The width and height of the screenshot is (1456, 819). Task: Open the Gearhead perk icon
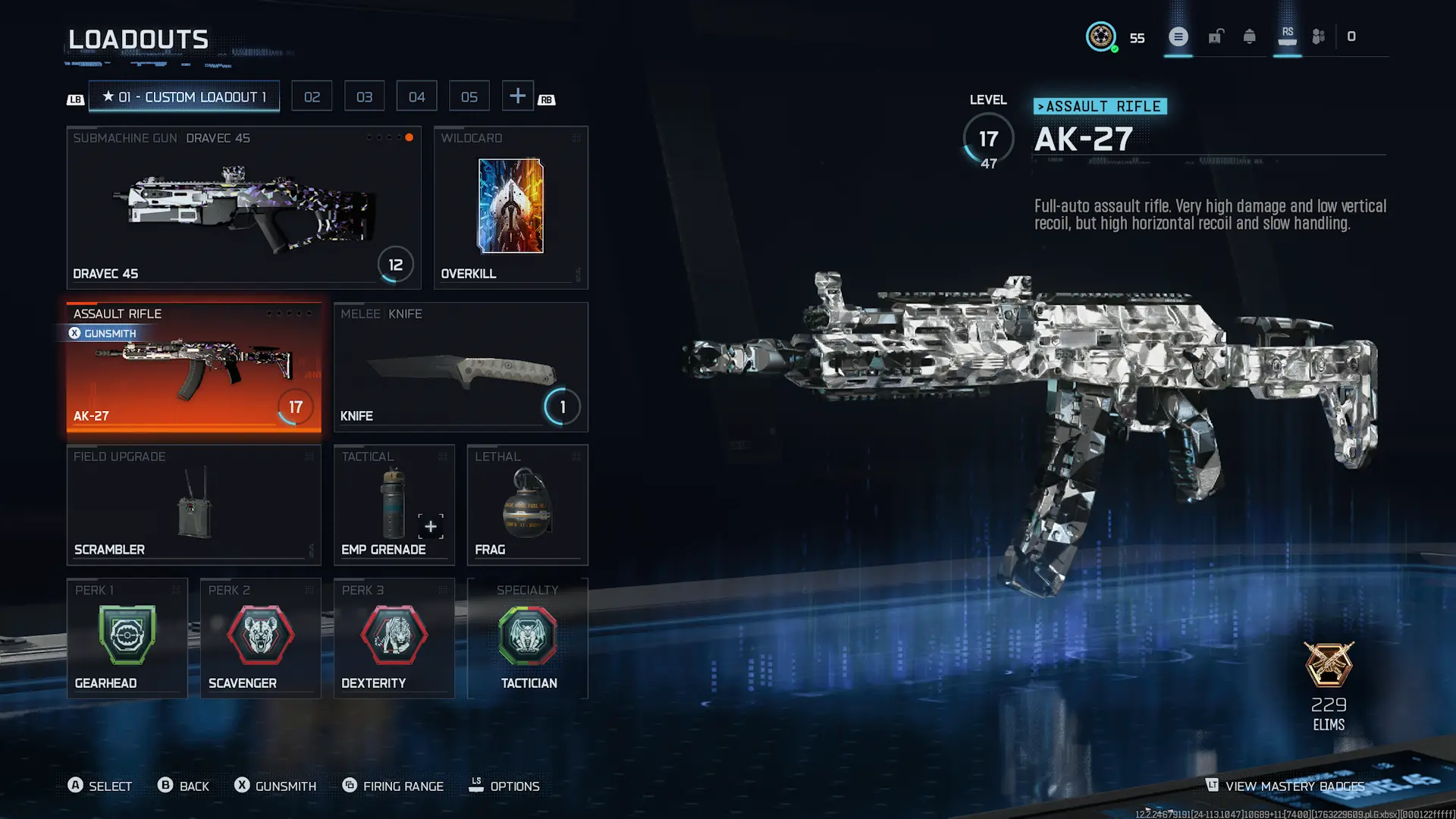click(127, 635)
